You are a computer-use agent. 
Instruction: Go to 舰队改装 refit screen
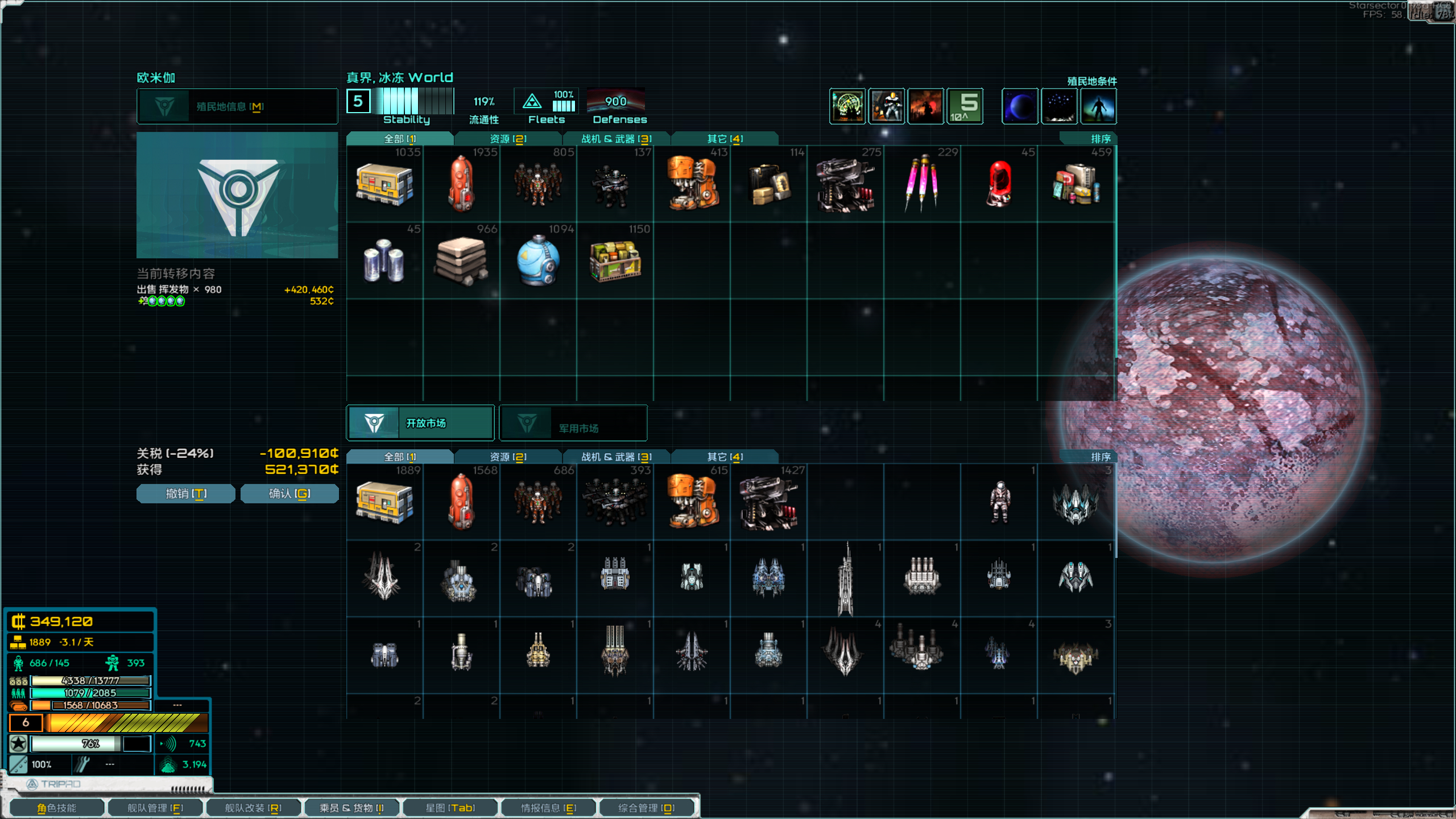[253, 808]
